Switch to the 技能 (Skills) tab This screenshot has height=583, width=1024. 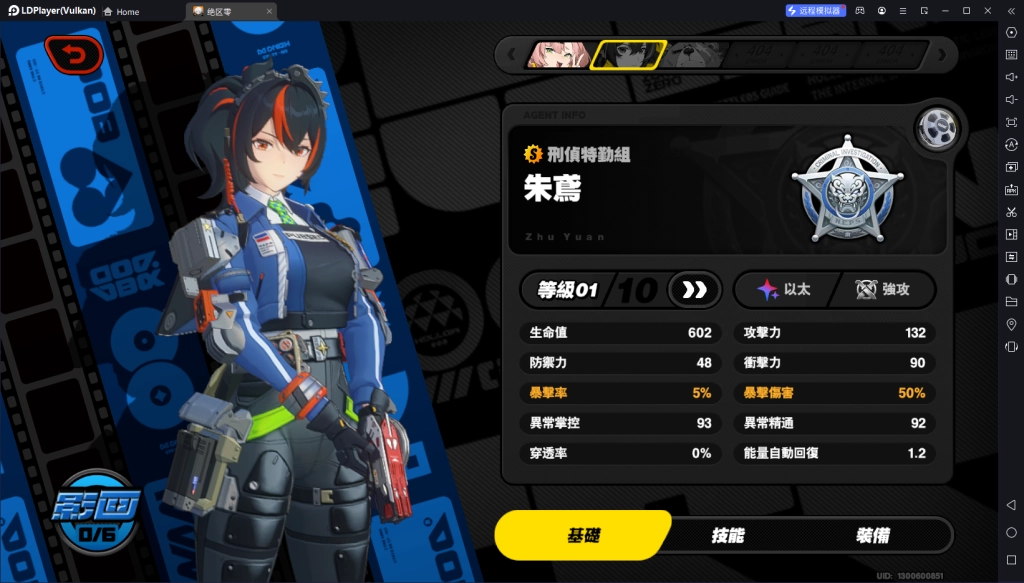click(727, 535)
